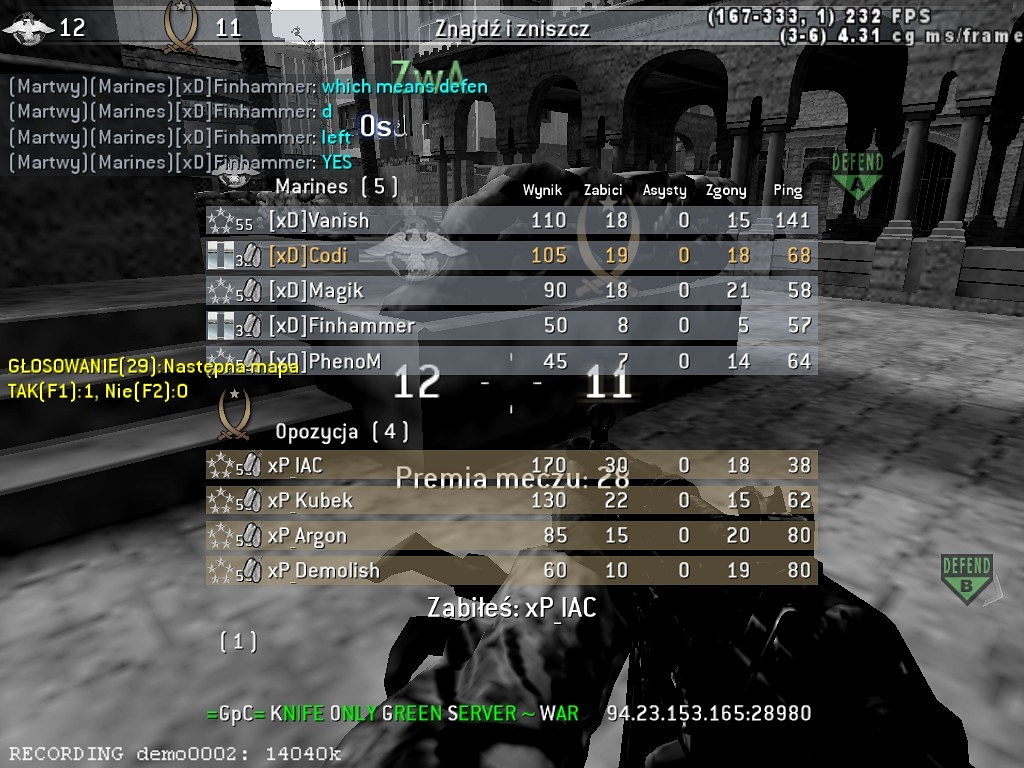
Task: Click the Defend B objective marker
Action: click(966, 579)
